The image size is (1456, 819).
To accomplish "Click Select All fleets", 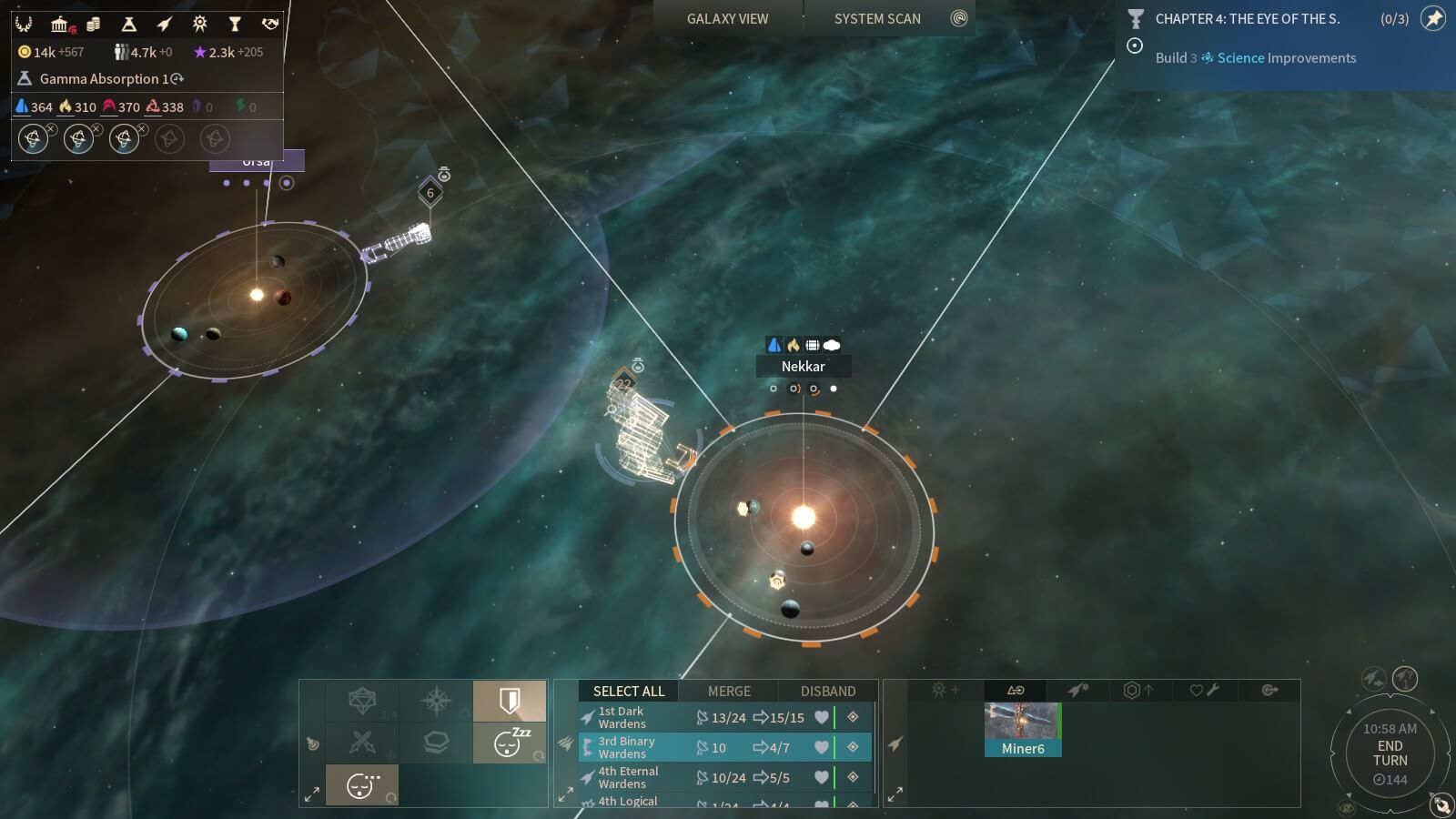I will [x=629, y=691].
